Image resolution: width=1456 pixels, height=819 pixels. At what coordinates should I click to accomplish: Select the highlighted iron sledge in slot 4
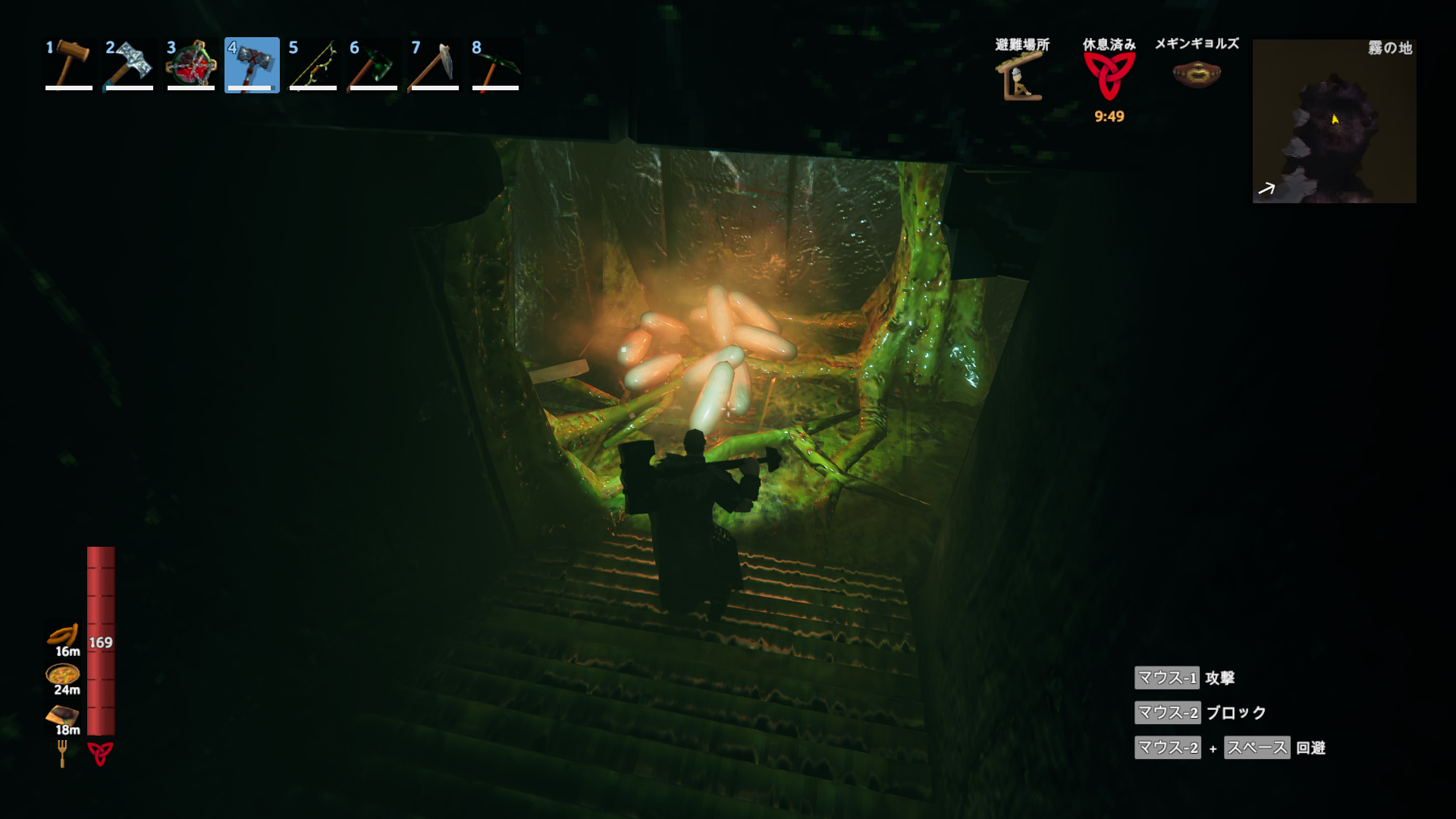(x=252, y=65)
